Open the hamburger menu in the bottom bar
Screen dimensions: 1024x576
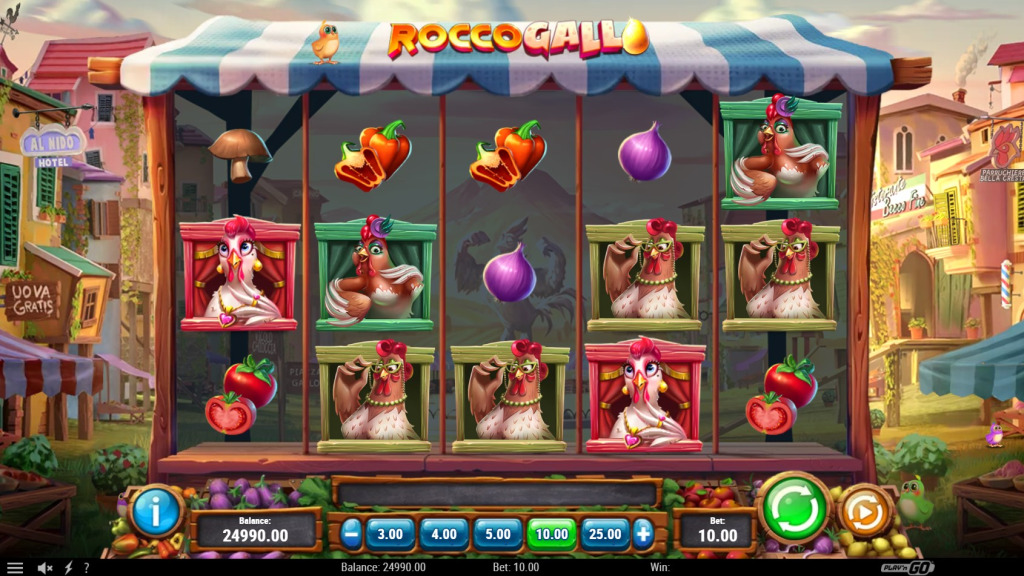point(15,568)
